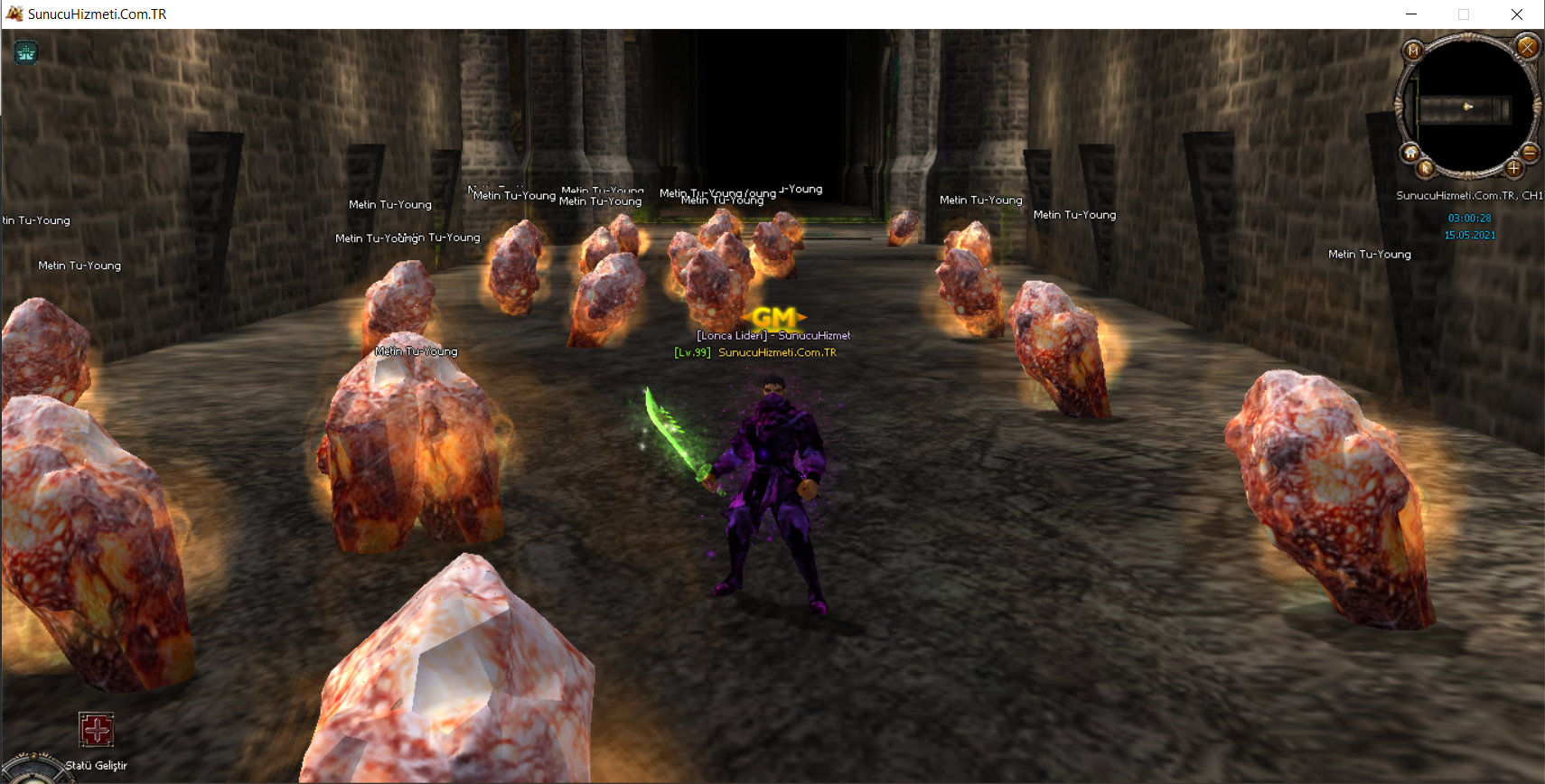1545x784 pixels.
Task: Click the red Statü Geliştir plus icon
Action: coord(97,730)
